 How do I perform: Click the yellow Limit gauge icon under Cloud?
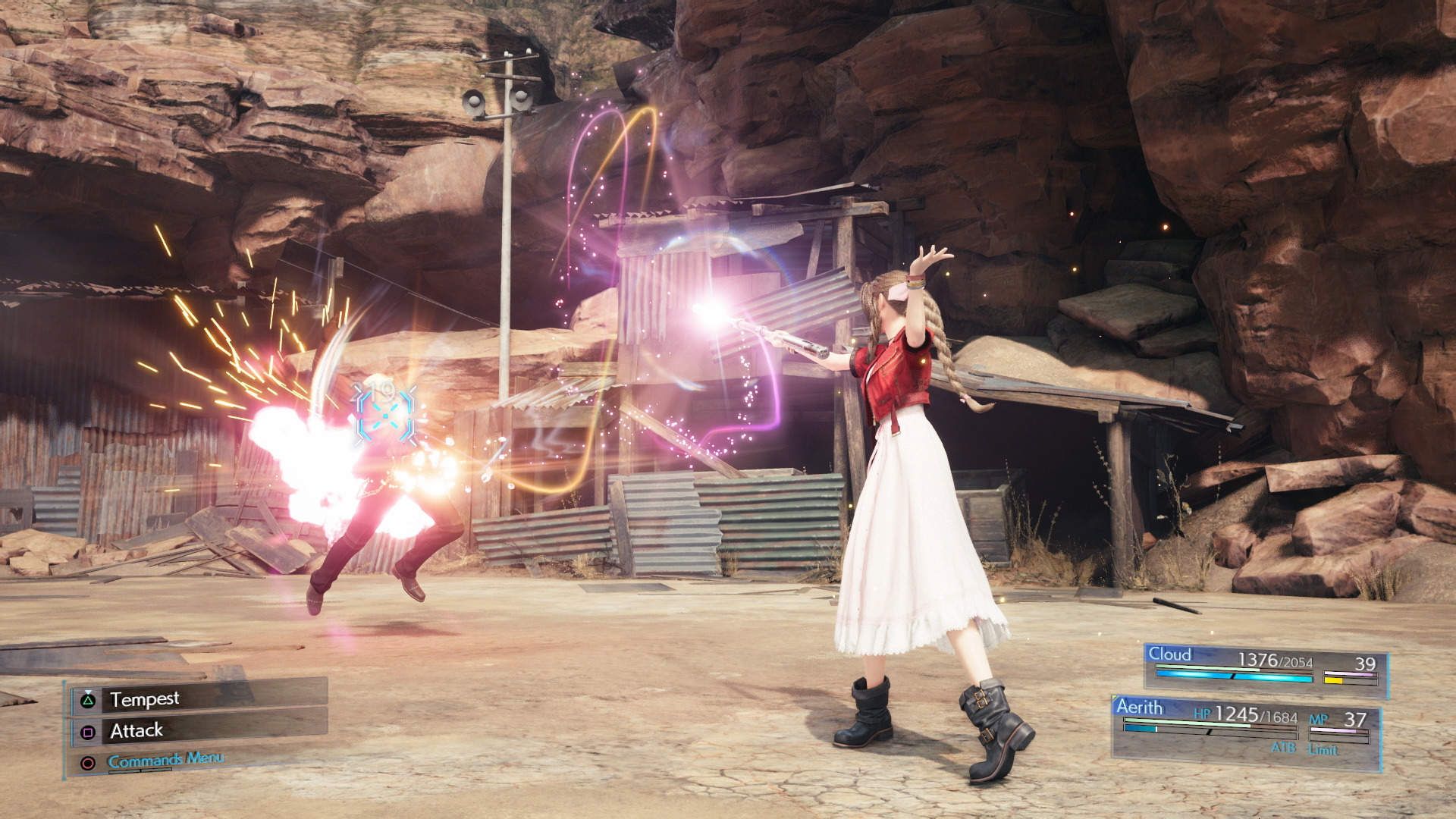tap(1332, 679)
